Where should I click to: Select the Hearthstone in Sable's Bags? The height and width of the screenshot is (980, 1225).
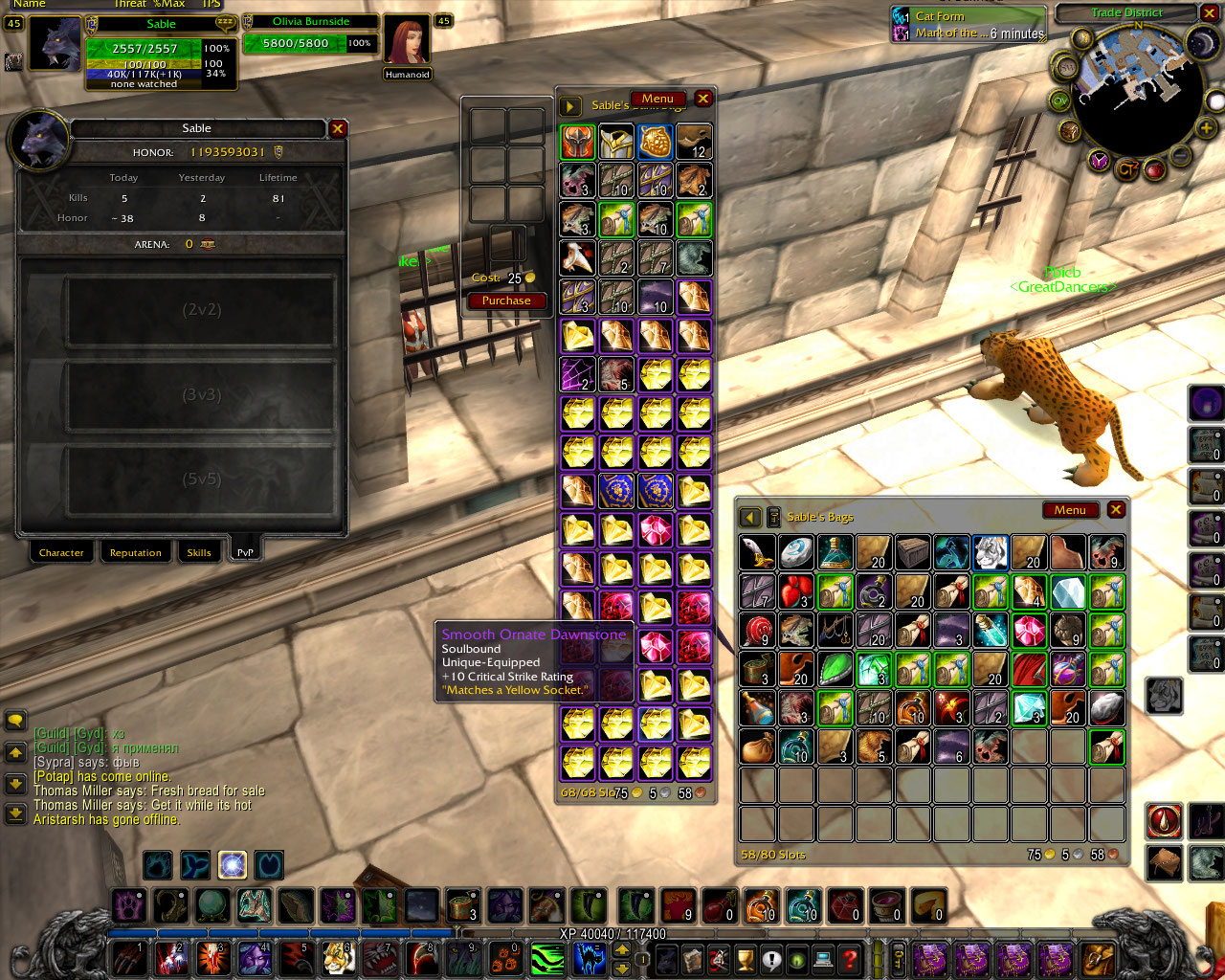[796, 552]
